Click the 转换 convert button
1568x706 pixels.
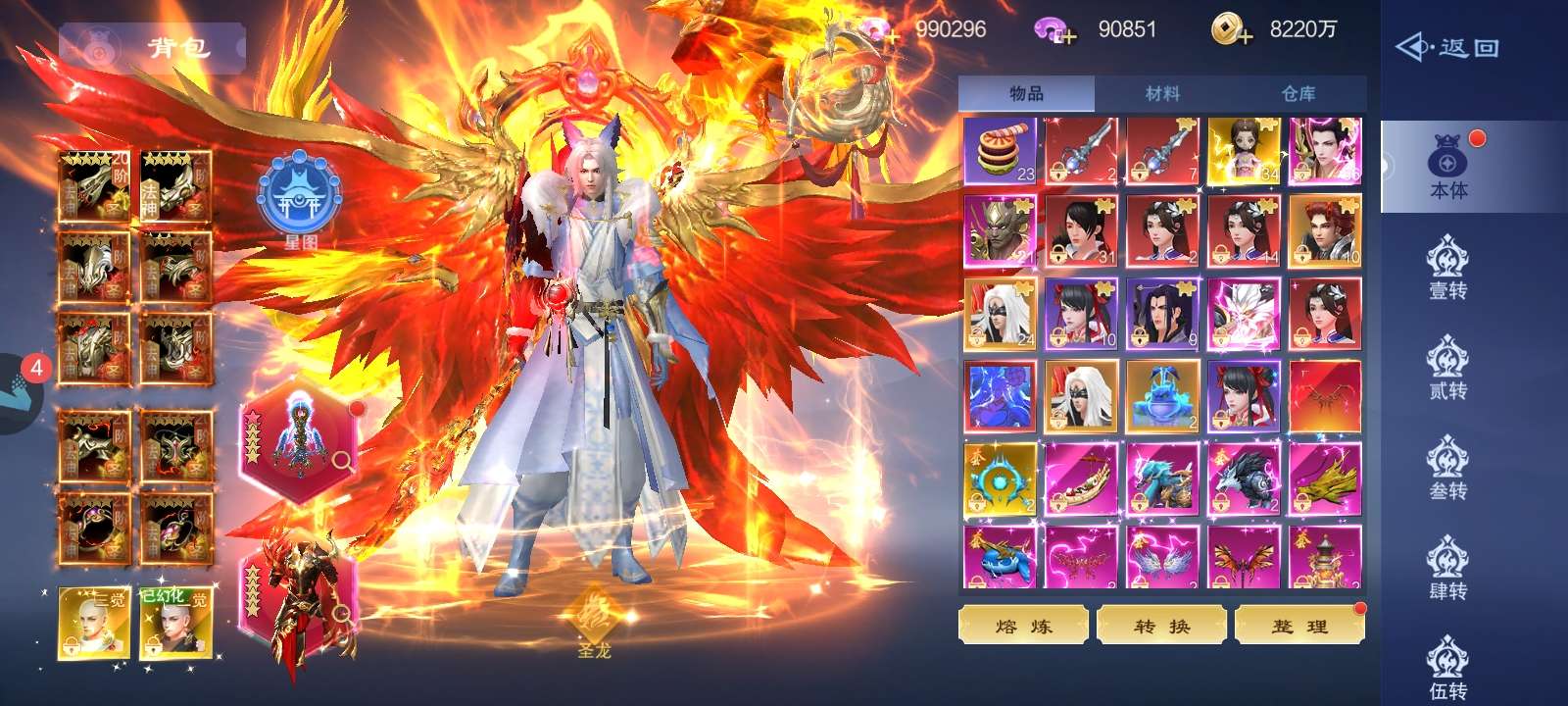tap(1161, 626)
